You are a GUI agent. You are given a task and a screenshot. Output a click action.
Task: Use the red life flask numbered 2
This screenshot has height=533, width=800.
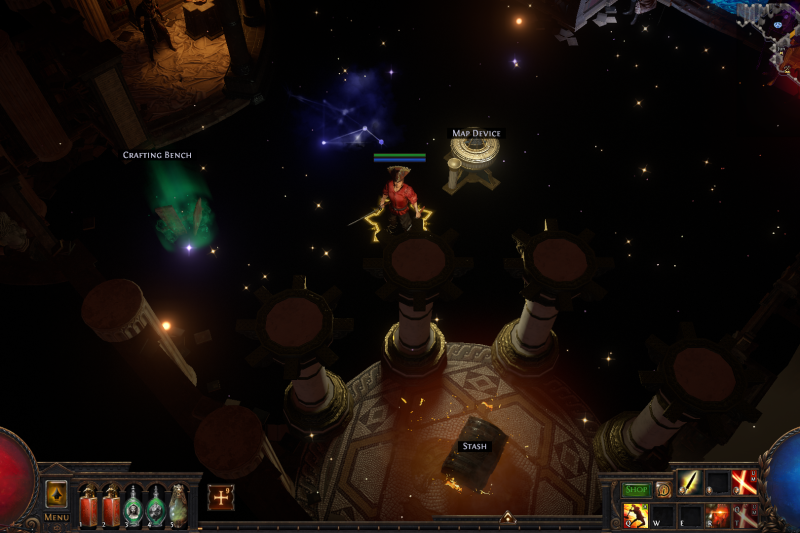click(111, 506)
